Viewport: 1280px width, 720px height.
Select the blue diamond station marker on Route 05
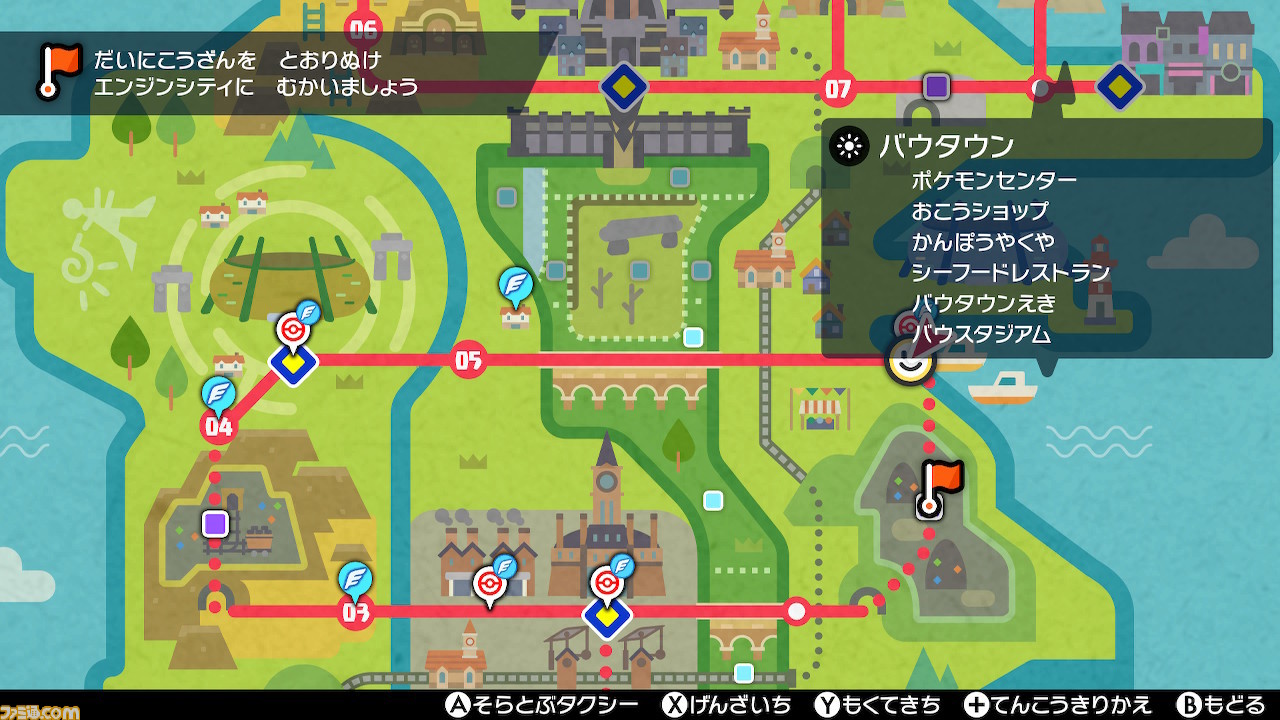tap(292, 365)
